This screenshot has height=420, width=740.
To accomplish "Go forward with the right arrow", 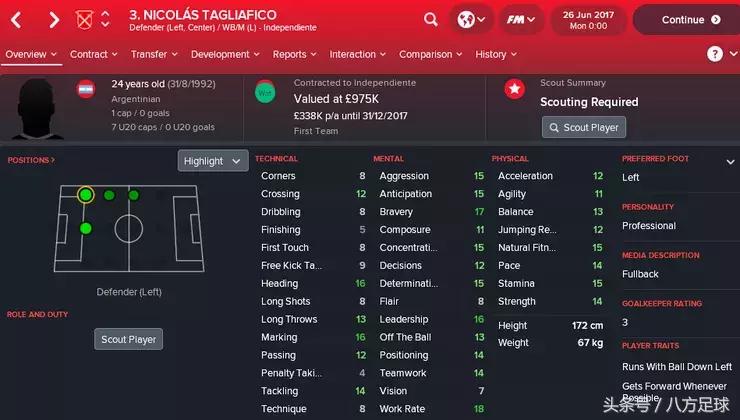I will pos(54,20).
